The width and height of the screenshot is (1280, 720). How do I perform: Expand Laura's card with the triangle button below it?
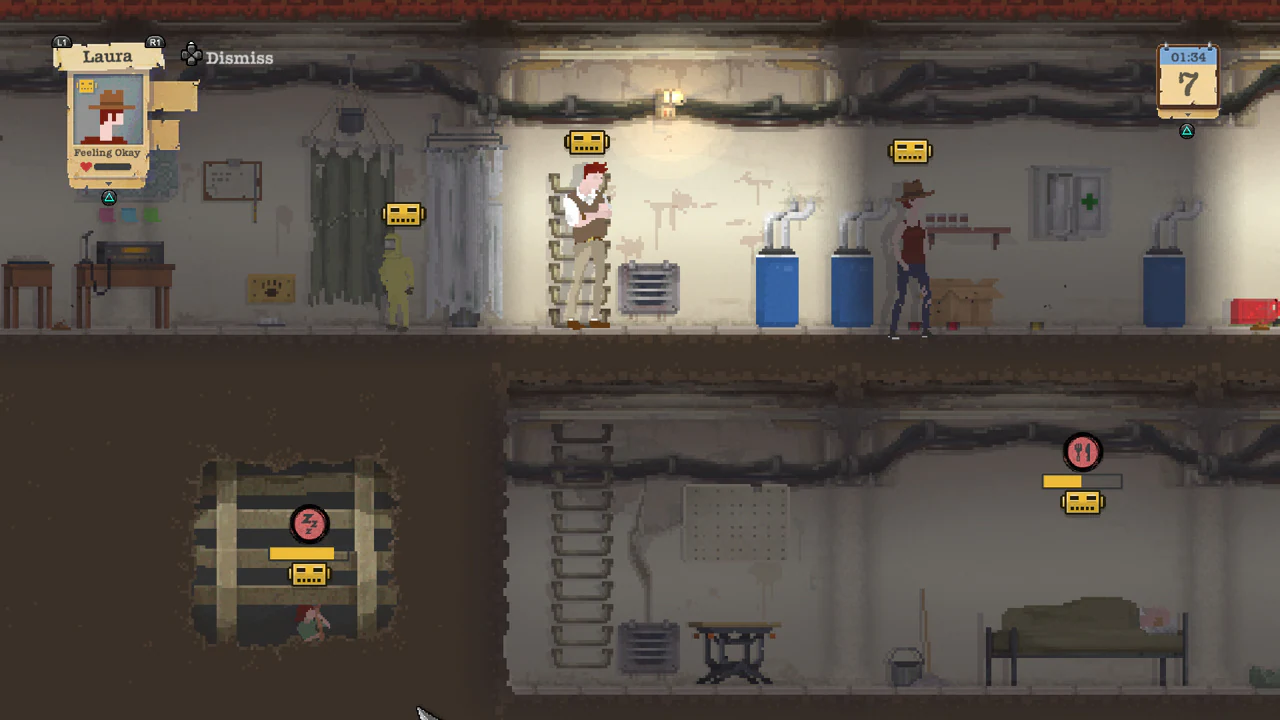tap(108, 197)
